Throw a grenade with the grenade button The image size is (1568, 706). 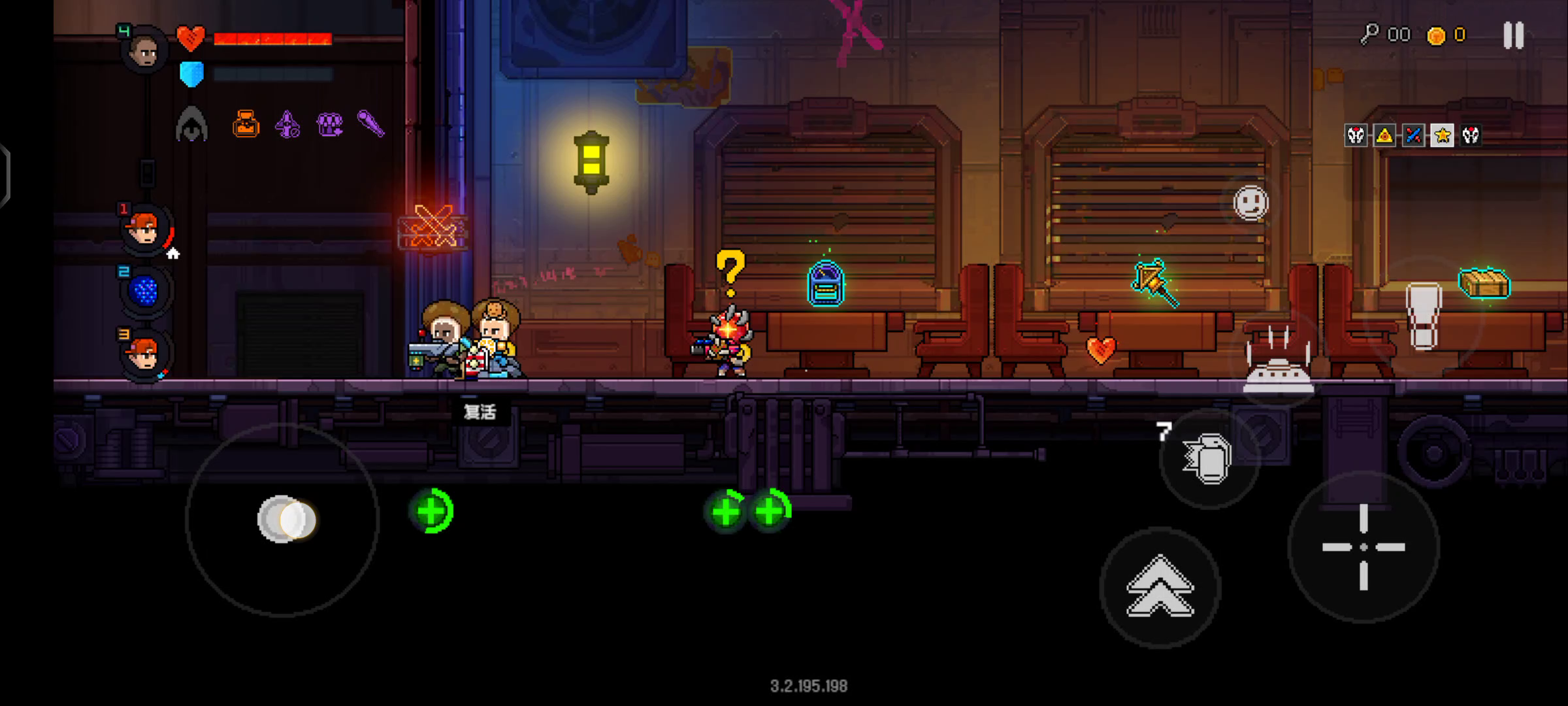pos(1209,458)
